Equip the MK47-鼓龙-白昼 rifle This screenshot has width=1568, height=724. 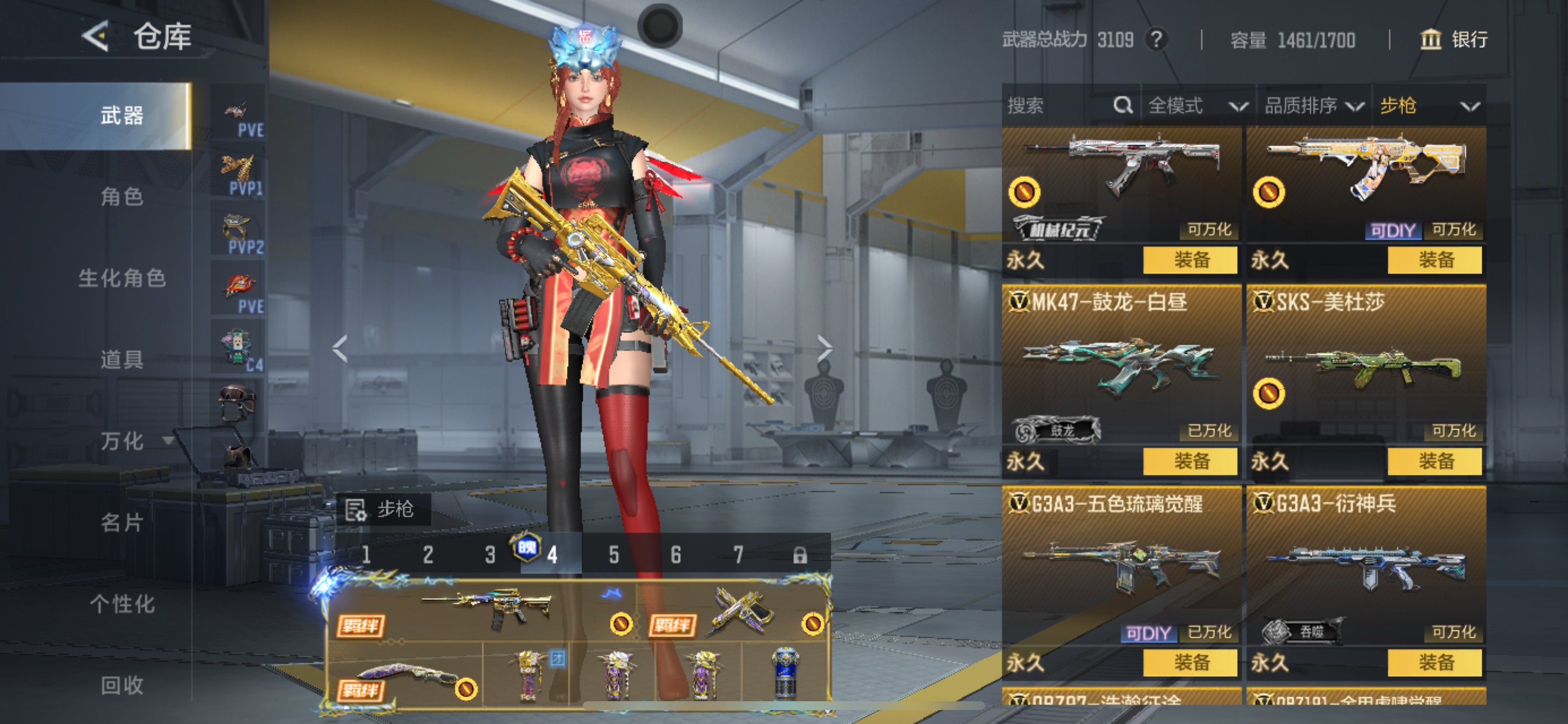[1189, 461]
